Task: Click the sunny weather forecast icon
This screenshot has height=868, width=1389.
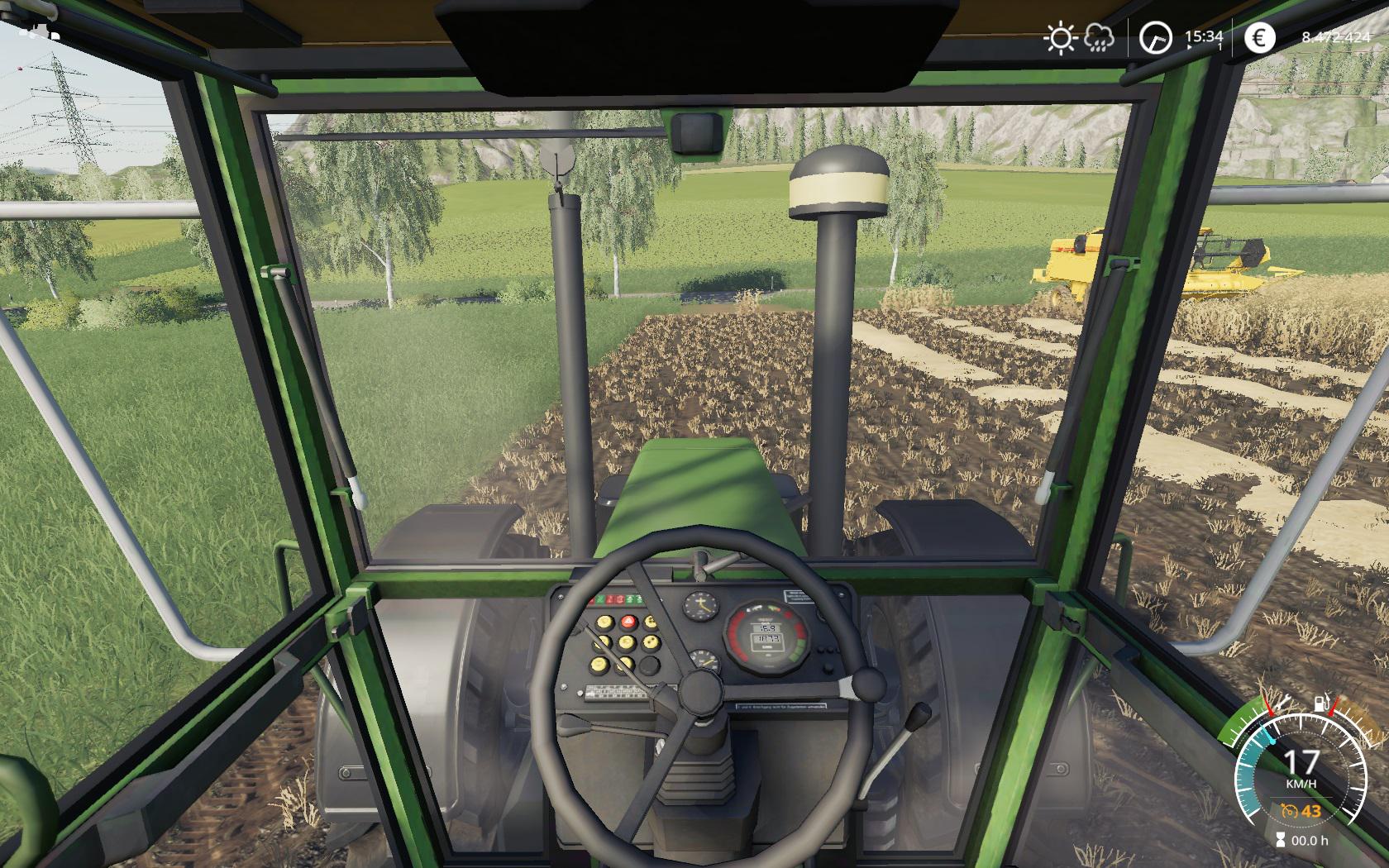Action: 1059,38
